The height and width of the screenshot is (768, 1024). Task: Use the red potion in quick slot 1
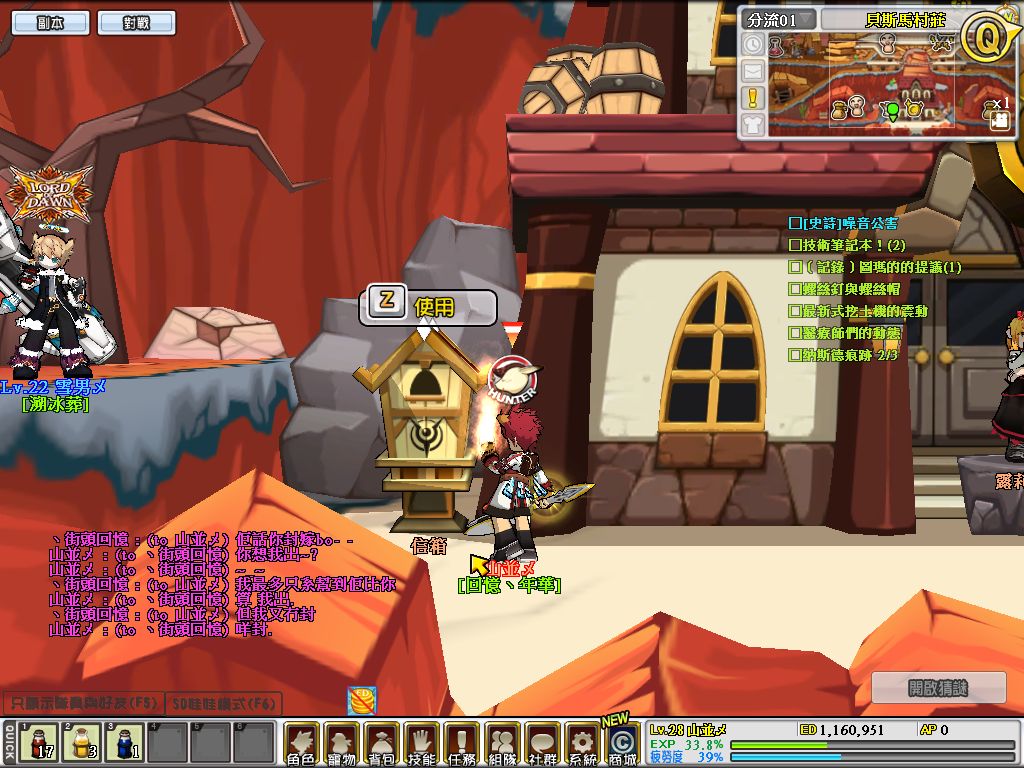[37, 743]
